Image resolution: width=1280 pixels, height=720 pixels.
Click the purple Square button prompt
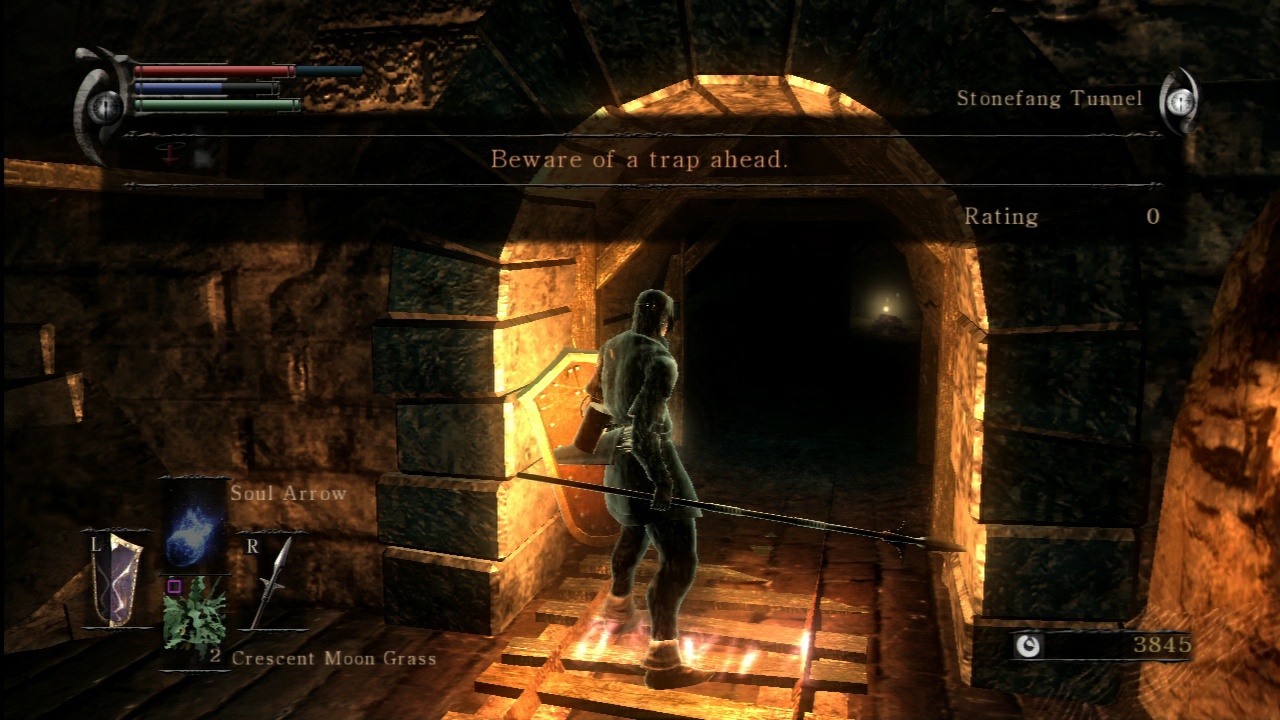point(176,587)
